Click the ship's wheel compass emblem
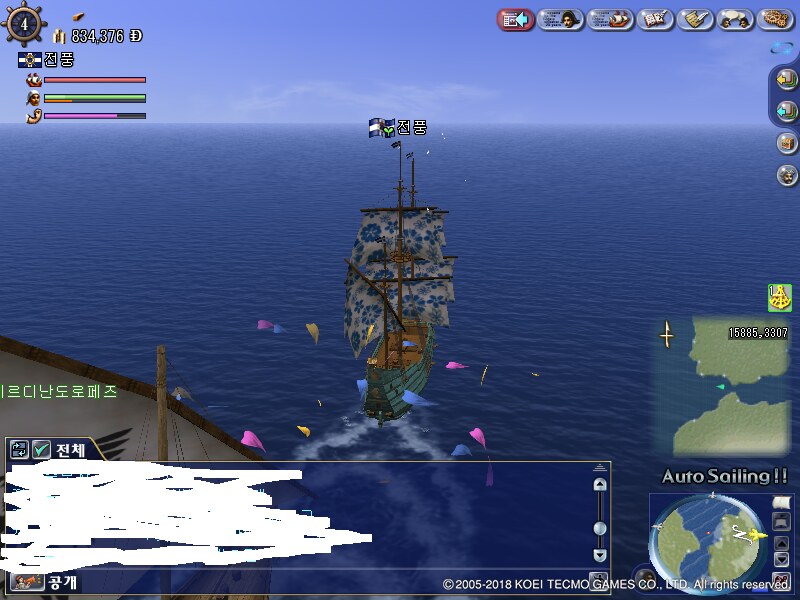The height and width of the screenshot is (600, 800). coord(24,24)
